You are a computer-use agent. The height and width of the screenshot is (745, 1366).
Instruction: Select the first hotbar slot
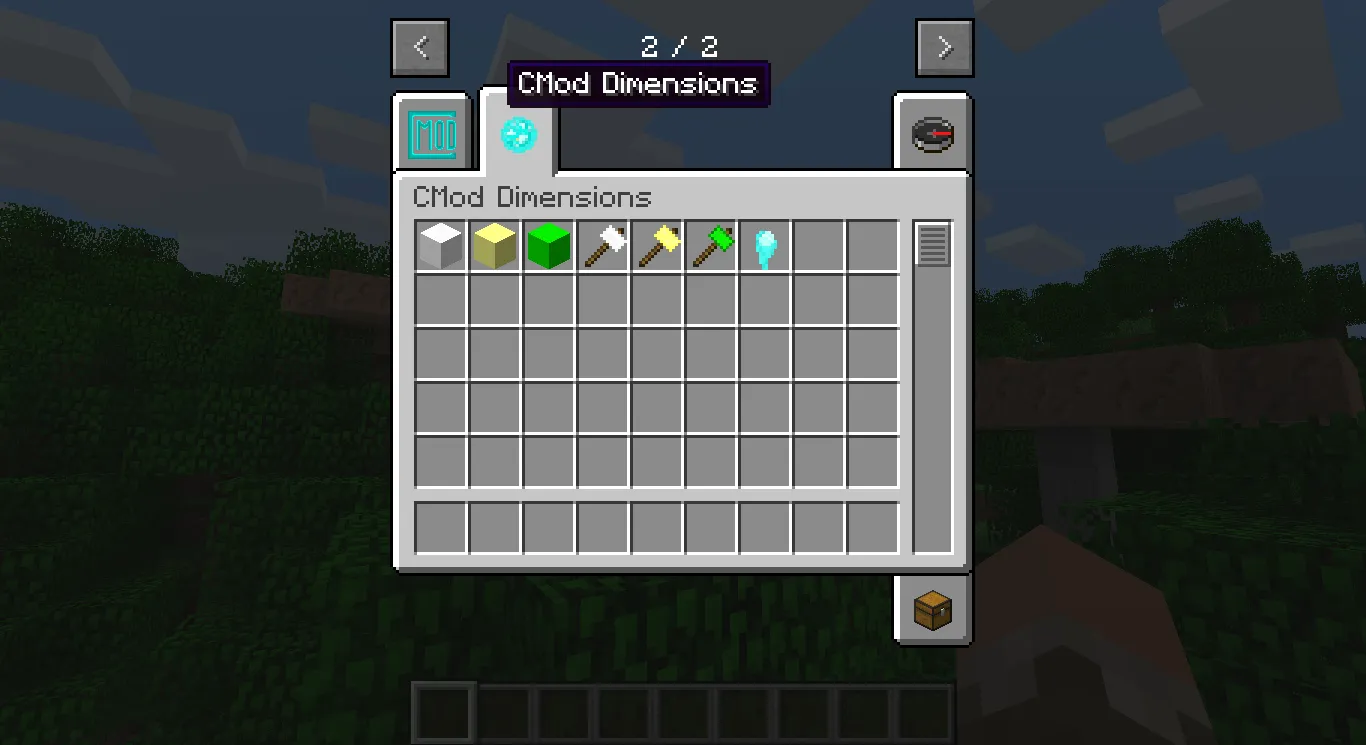pyautogui.click(x=443, y=711)
